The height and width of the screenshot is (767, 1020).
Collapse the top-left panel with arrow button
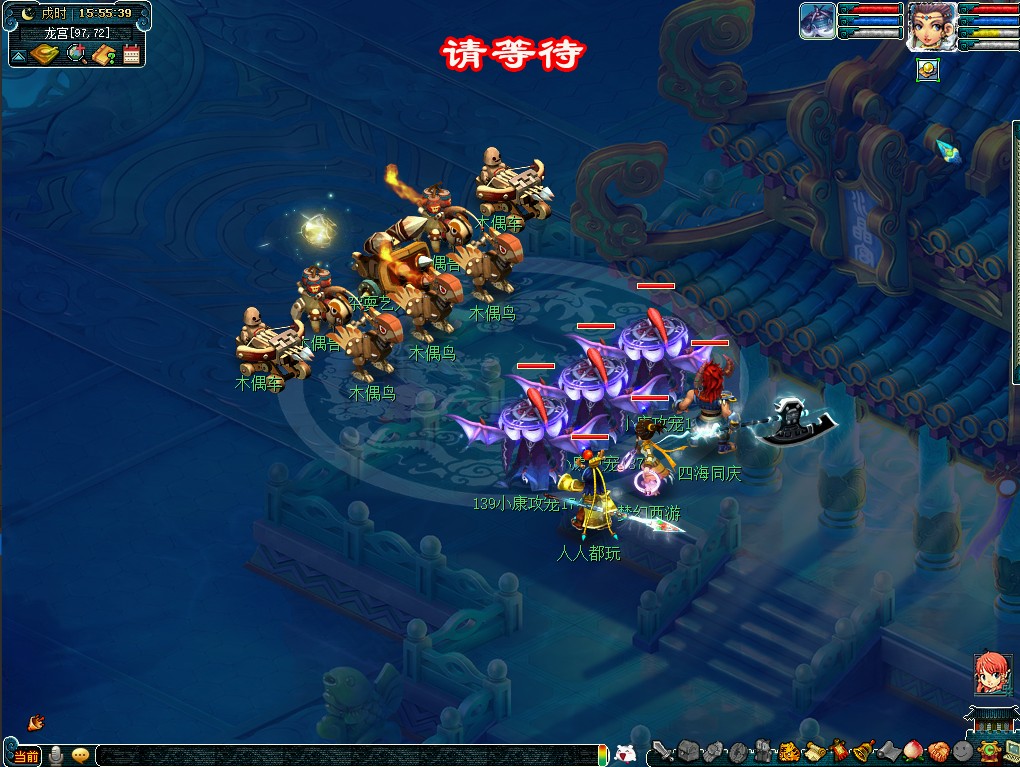point(18,57)
